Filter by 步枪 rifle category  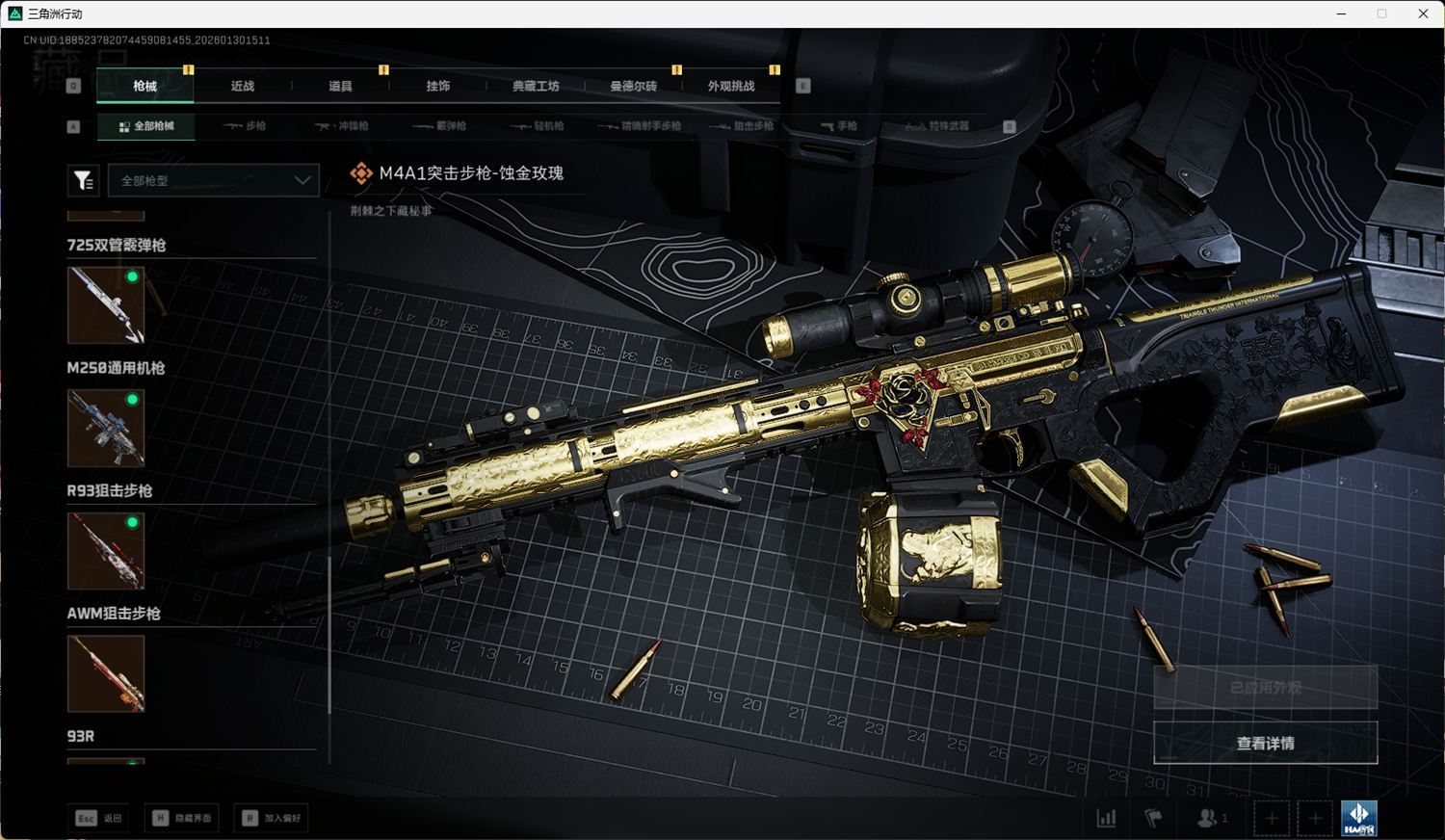[245, 126]
